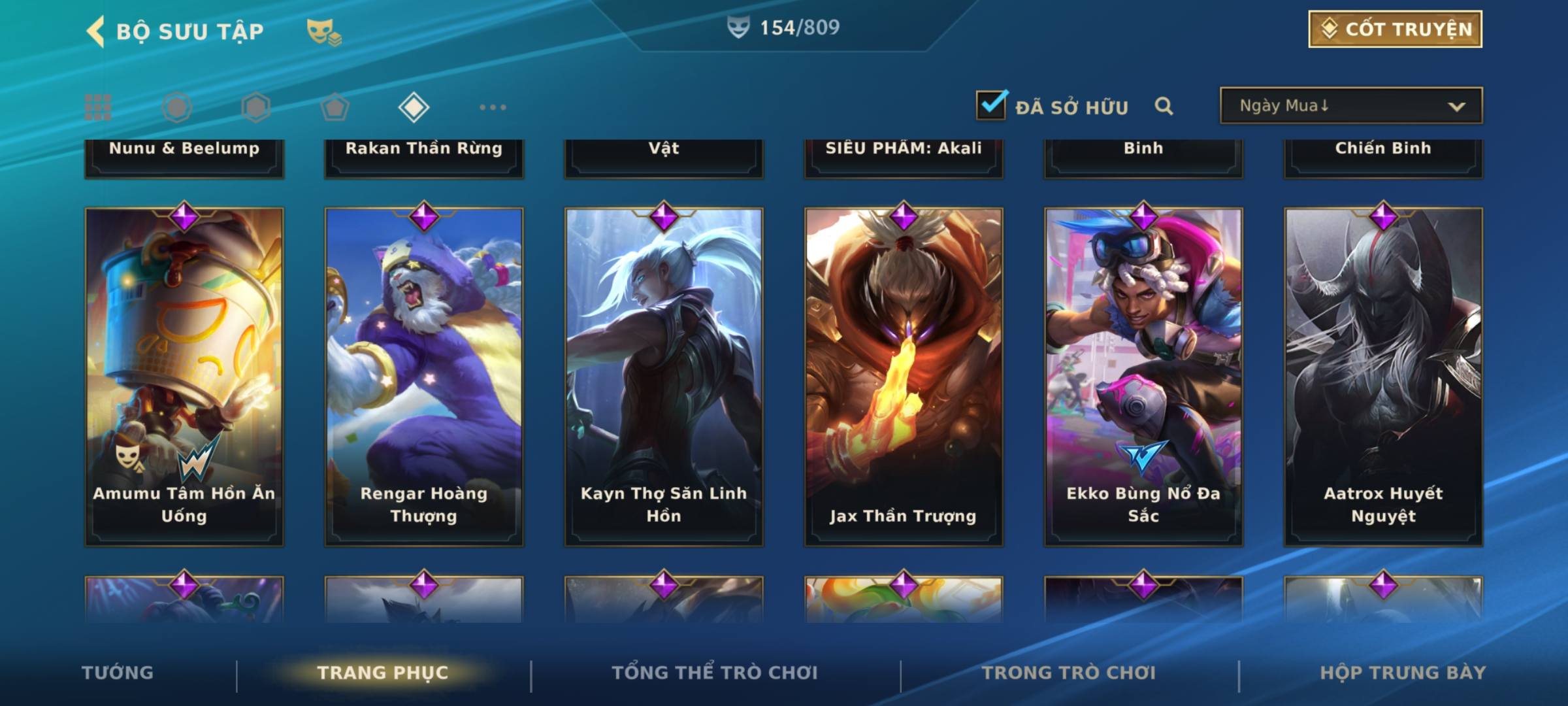Click the golden mask icon beside title

click(x=323, y=31)
